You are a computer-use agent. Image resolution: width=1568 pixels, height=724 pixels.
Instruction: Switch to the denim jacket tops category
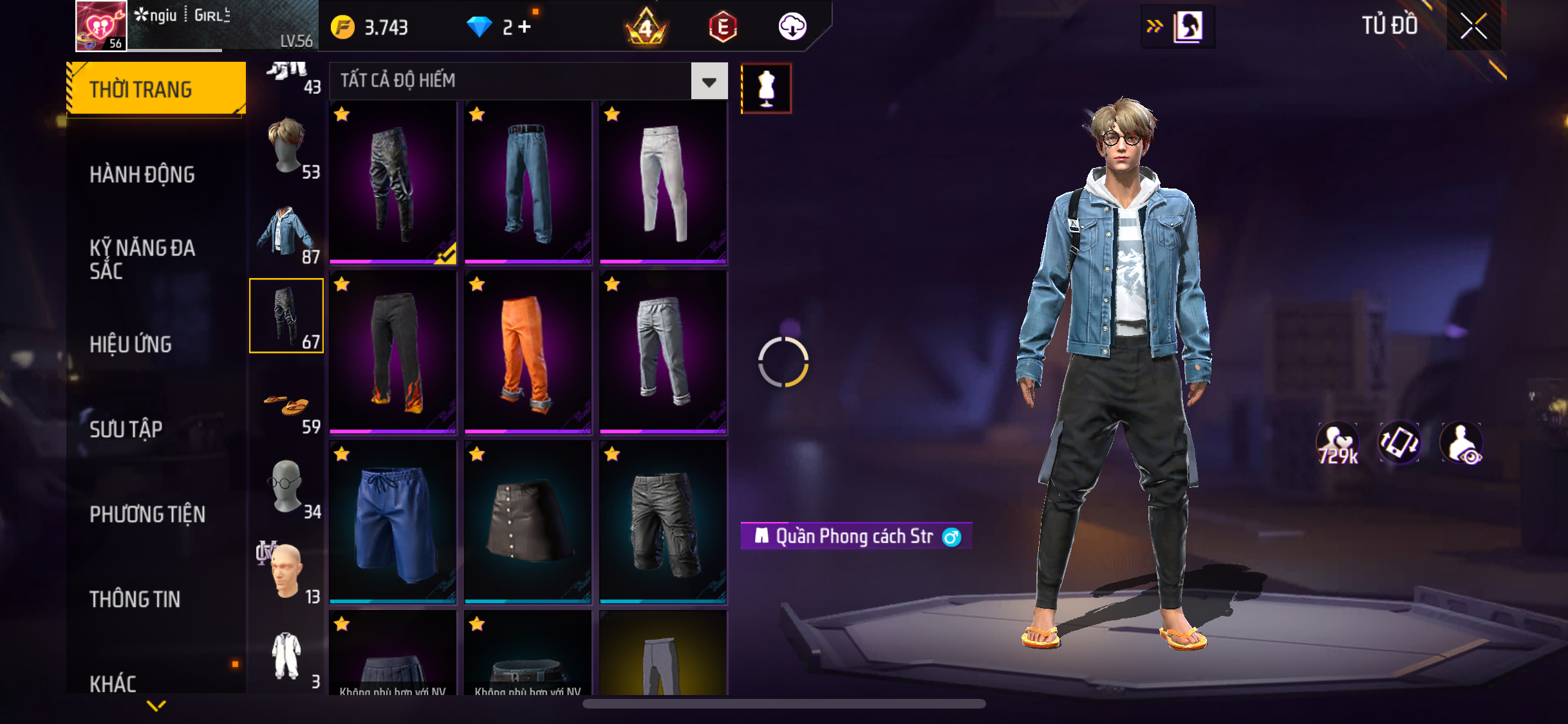pyautogui.click(x=287, y=231)
